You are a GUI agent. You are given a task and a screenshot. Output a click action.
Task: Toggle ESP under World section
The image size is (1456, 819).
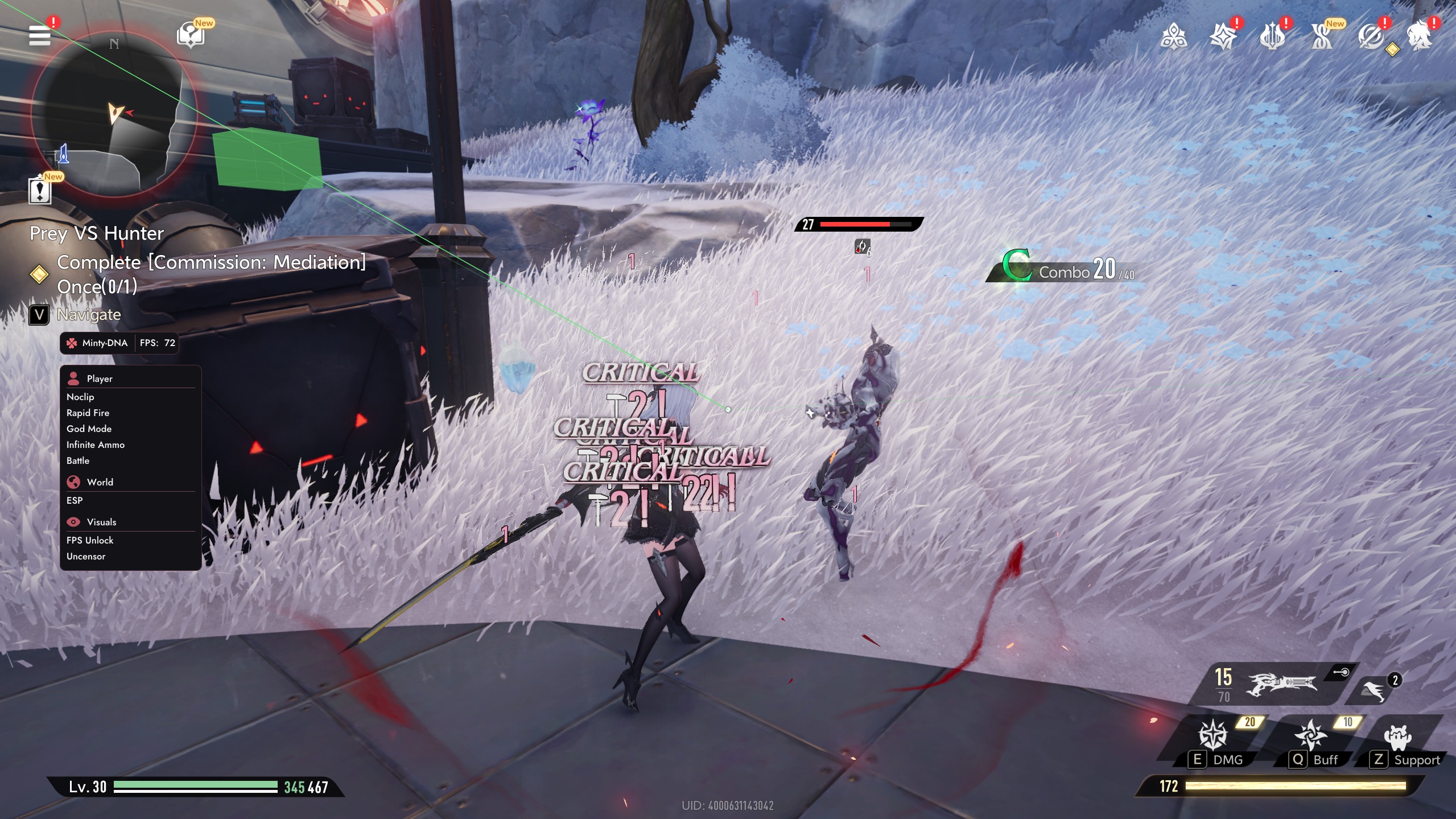(x=75, y=500)
